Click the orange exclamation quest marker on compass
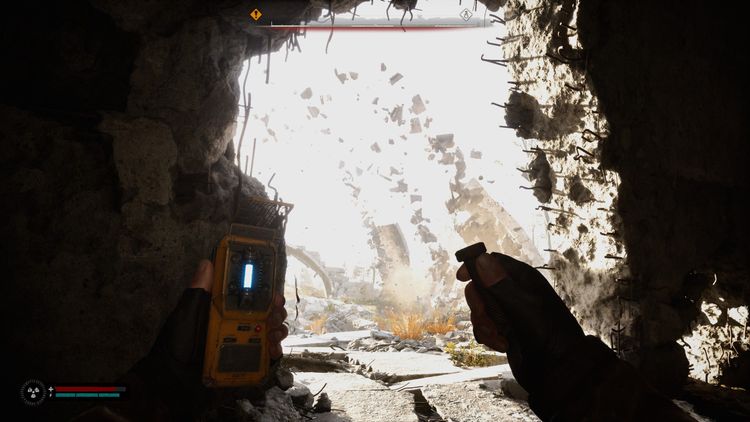 pos(256,15)
